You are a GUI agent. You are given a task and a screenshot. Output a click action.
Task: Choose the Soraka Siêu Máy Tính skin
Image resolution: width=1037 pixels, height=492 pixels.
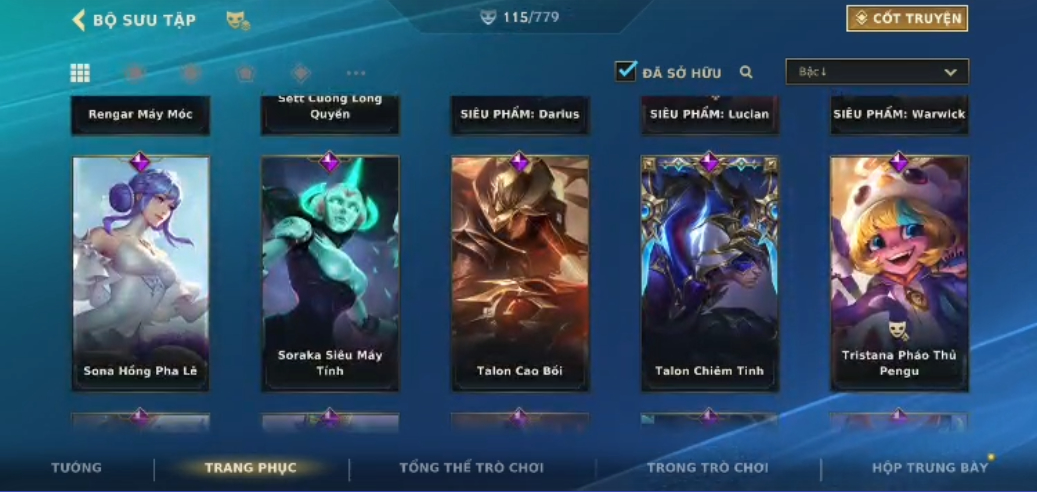point(330,272)
